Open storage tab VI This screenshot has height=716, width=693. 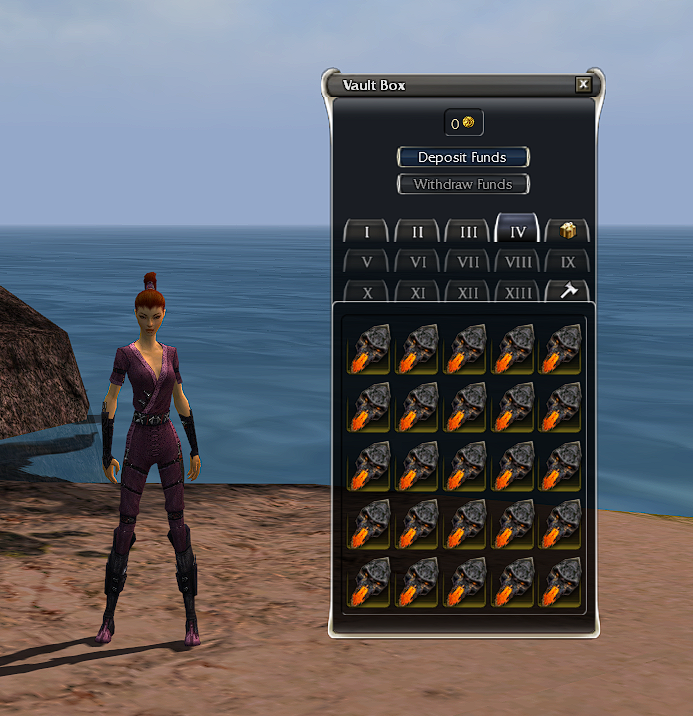418,263
